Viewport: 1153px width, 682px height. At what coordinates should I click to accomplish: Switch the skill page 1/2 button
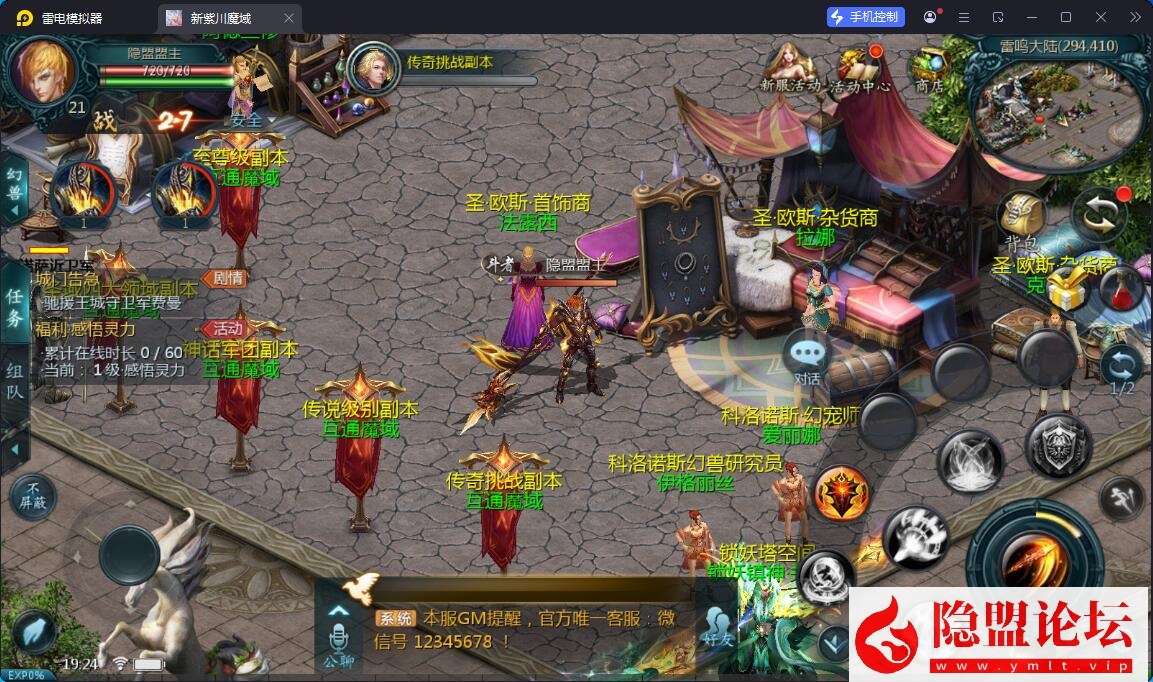tap(1122, 369)
